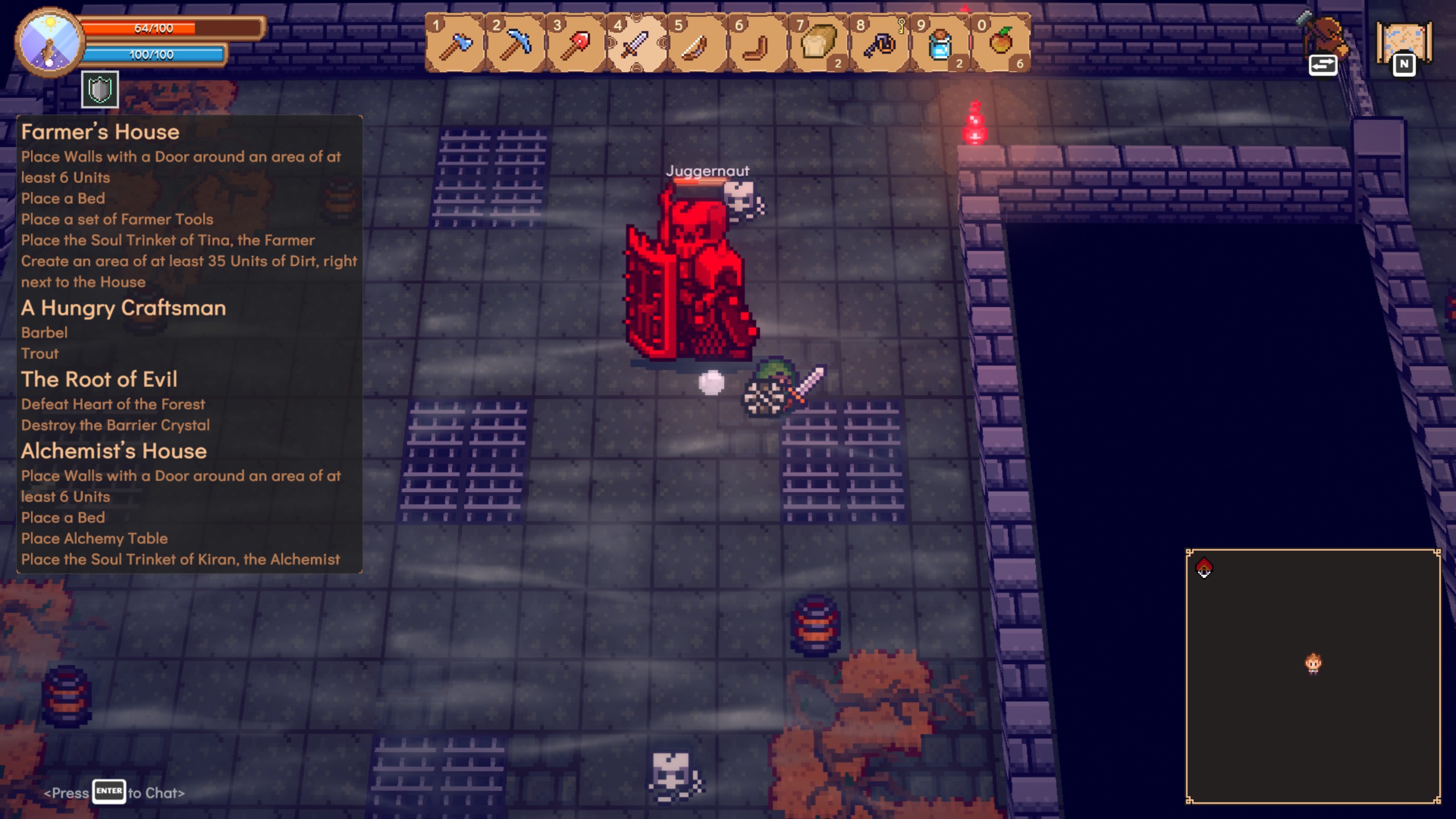Click the day-night clock dial
Viewport: 1456px width, 819px height.
[x=49, y=42]
